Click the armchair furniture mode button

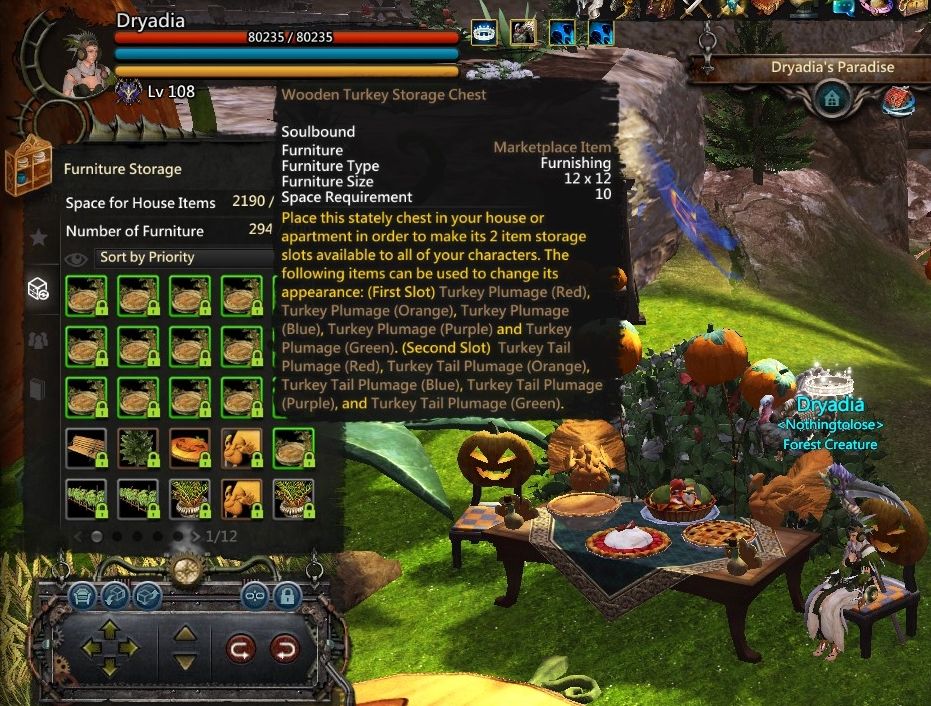click(x=83, y=597)
